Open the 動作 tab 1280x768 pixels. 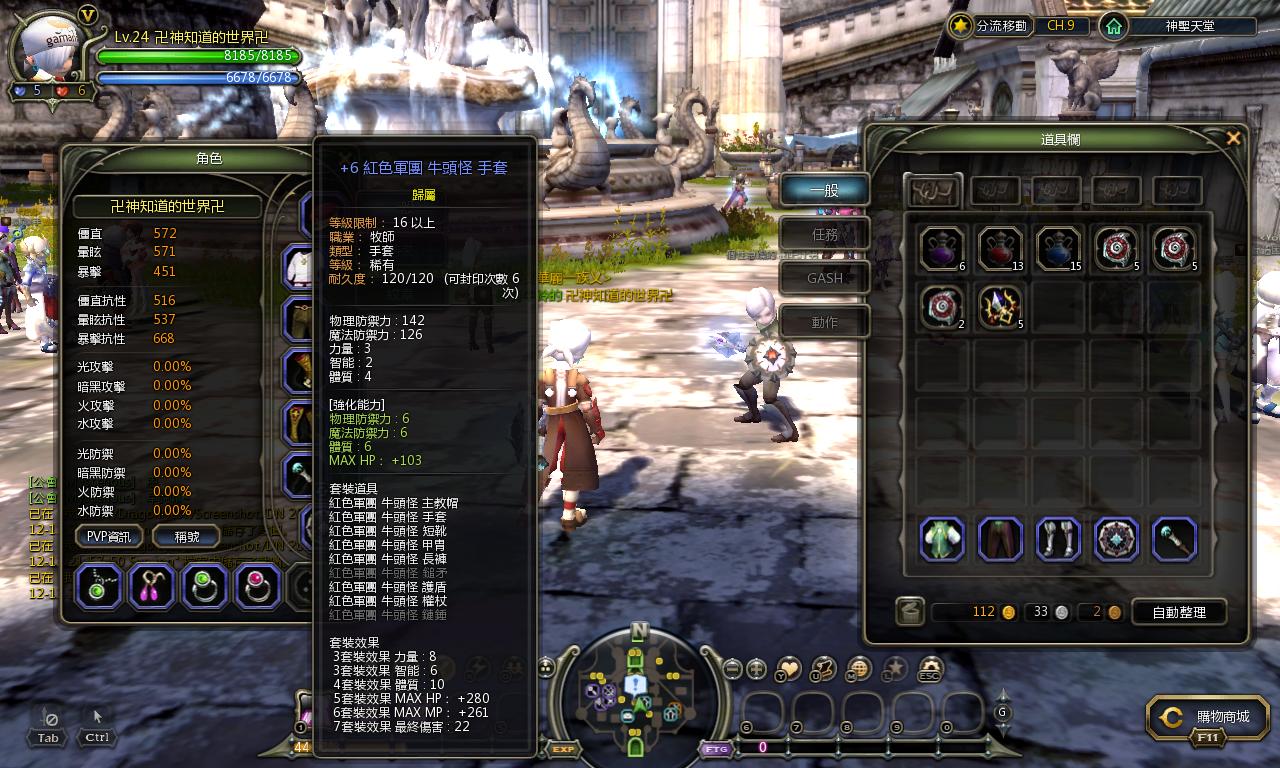click(824, 322)
